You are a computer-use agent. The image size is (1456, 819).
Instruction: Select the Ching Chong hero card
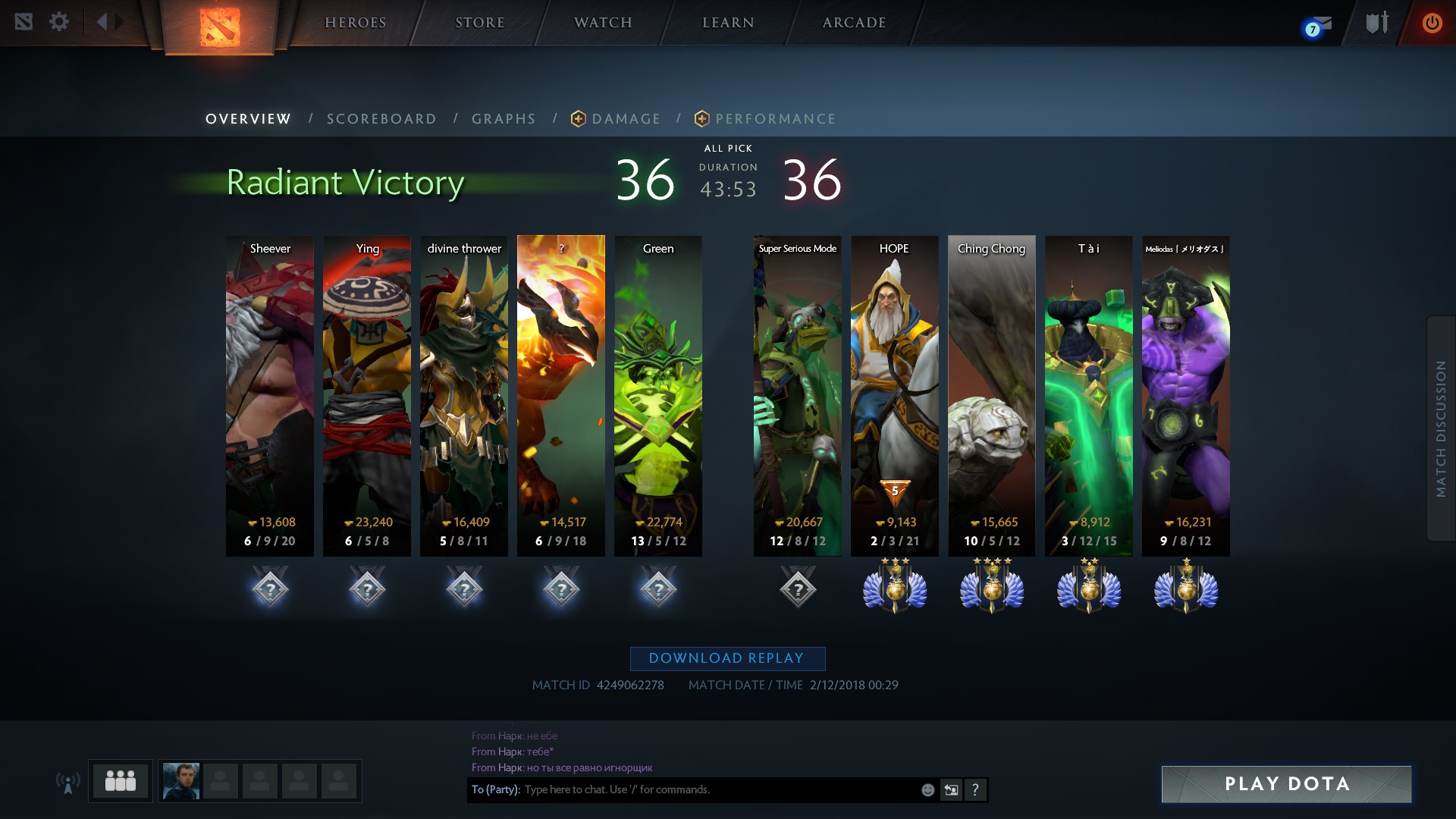[x=991, y=394]
